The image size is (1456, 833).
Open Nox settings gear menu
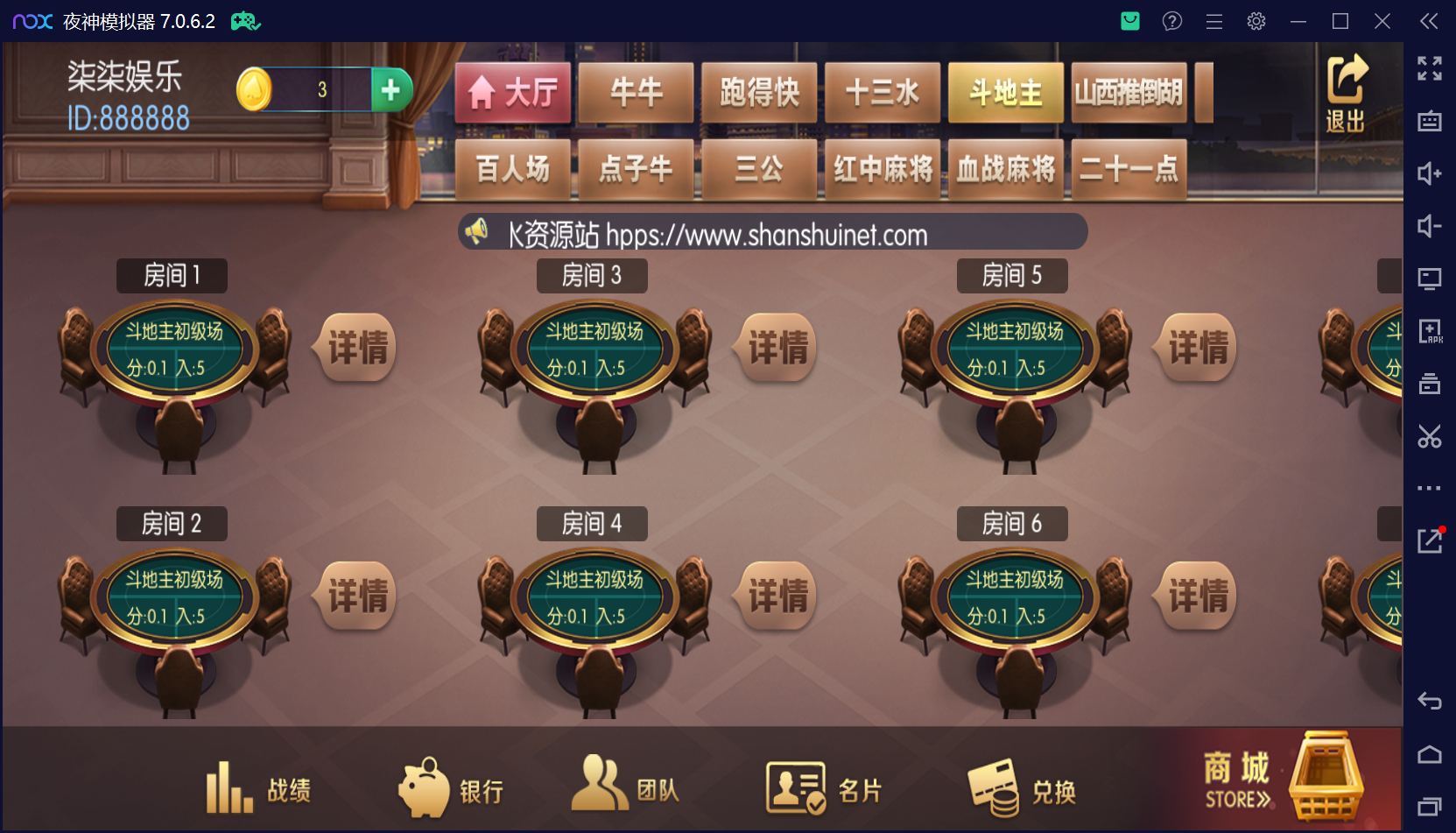(1256, 21)
